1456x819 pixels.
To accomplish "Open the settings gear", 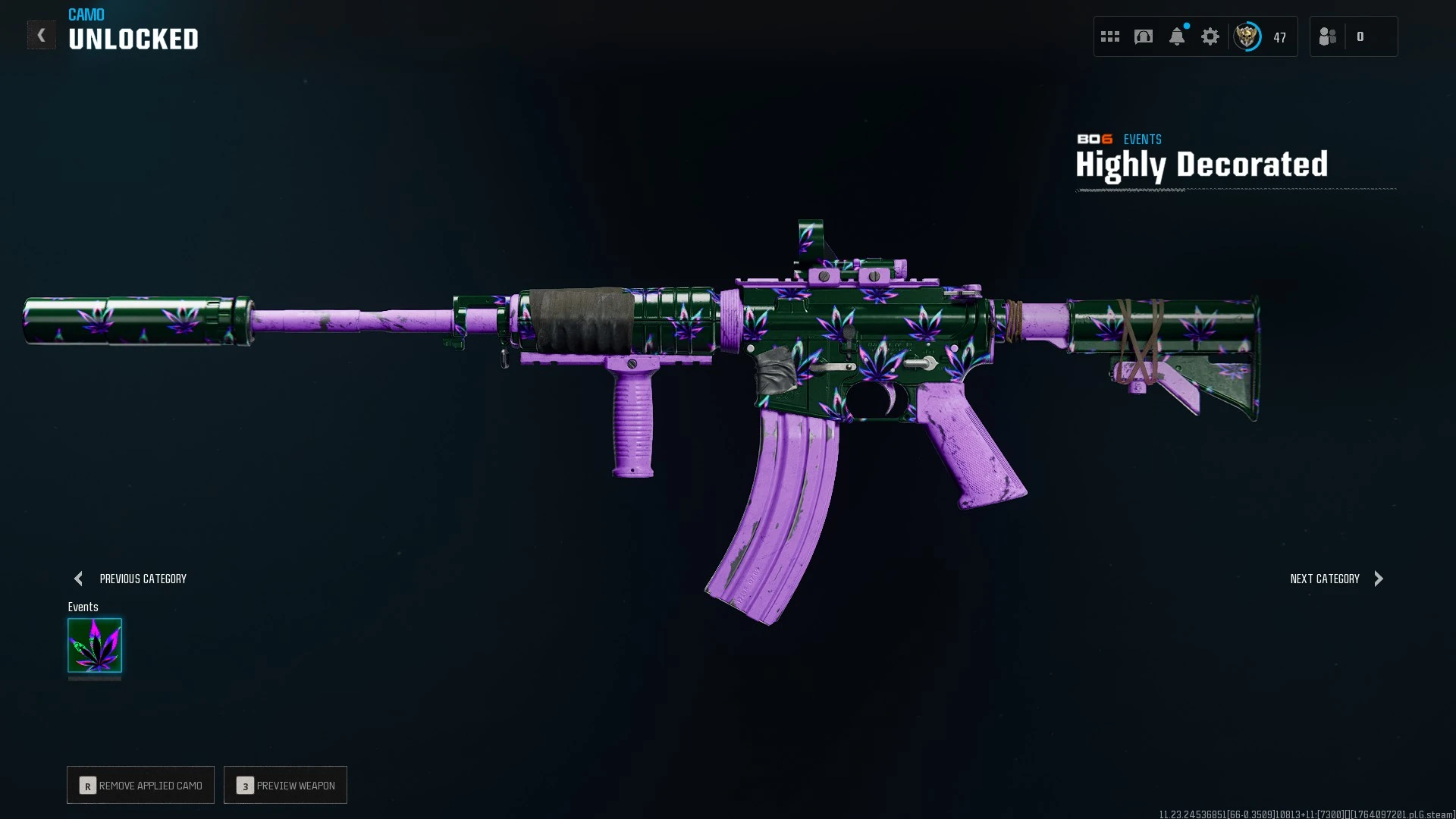I will point(1210,36).
